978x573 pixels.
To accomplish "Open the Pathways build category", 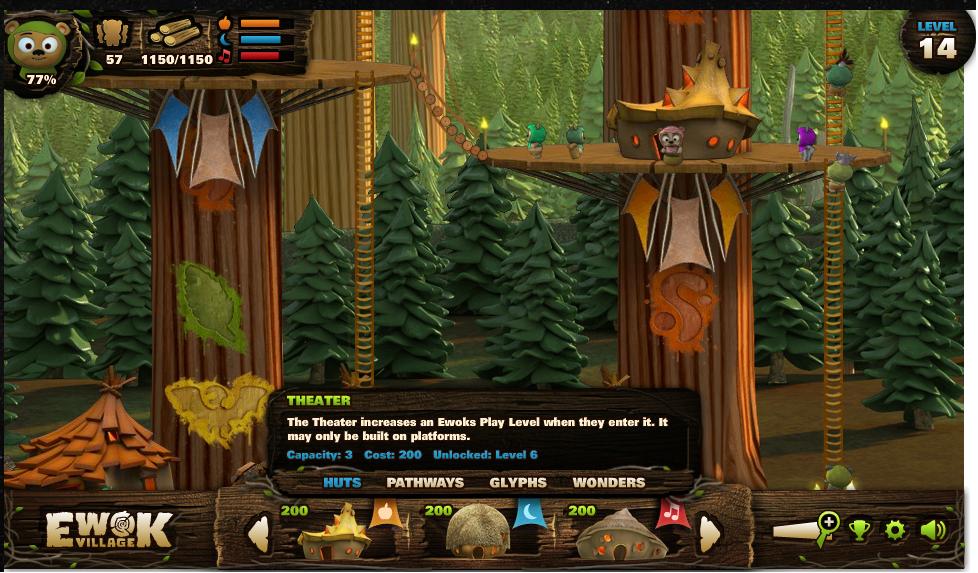I will click(x=425, y=482).
